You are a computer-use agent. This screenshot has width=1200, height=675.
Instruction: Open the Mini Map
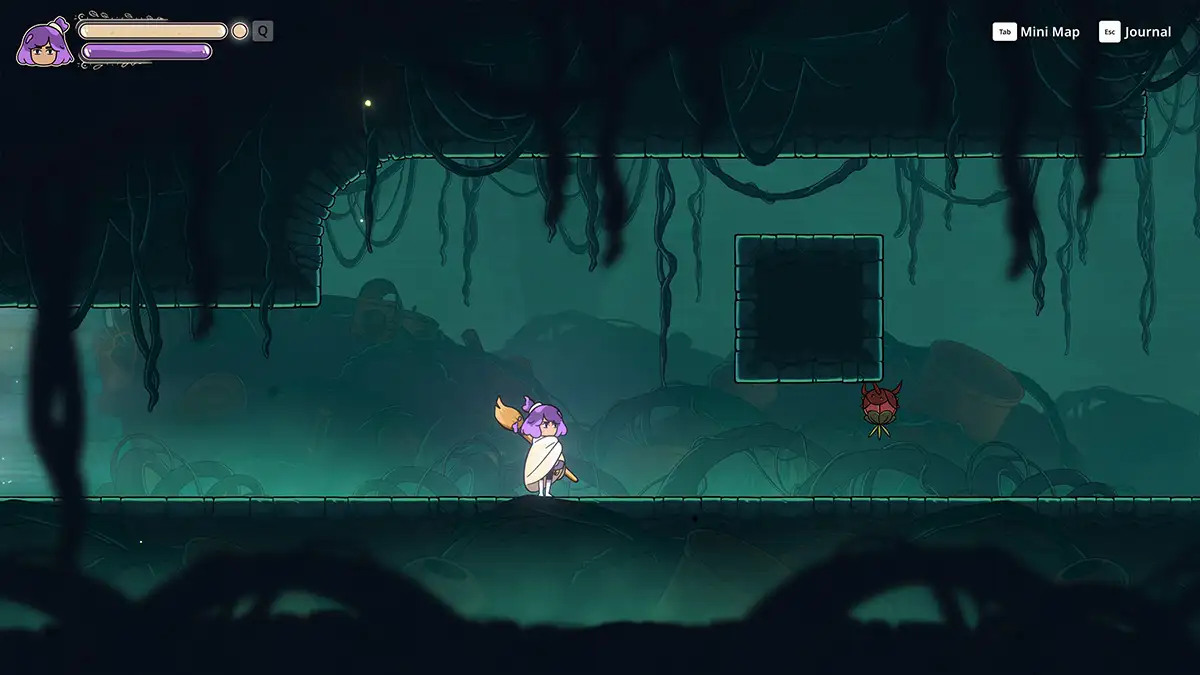pos(1037,32)
